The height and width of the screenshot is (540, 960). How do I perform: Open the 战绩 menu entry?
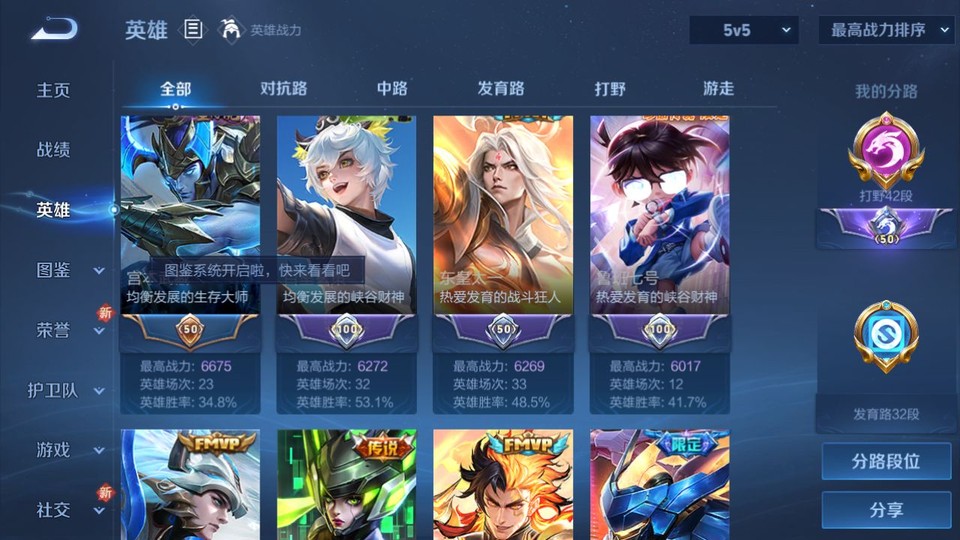click(54, 150)
